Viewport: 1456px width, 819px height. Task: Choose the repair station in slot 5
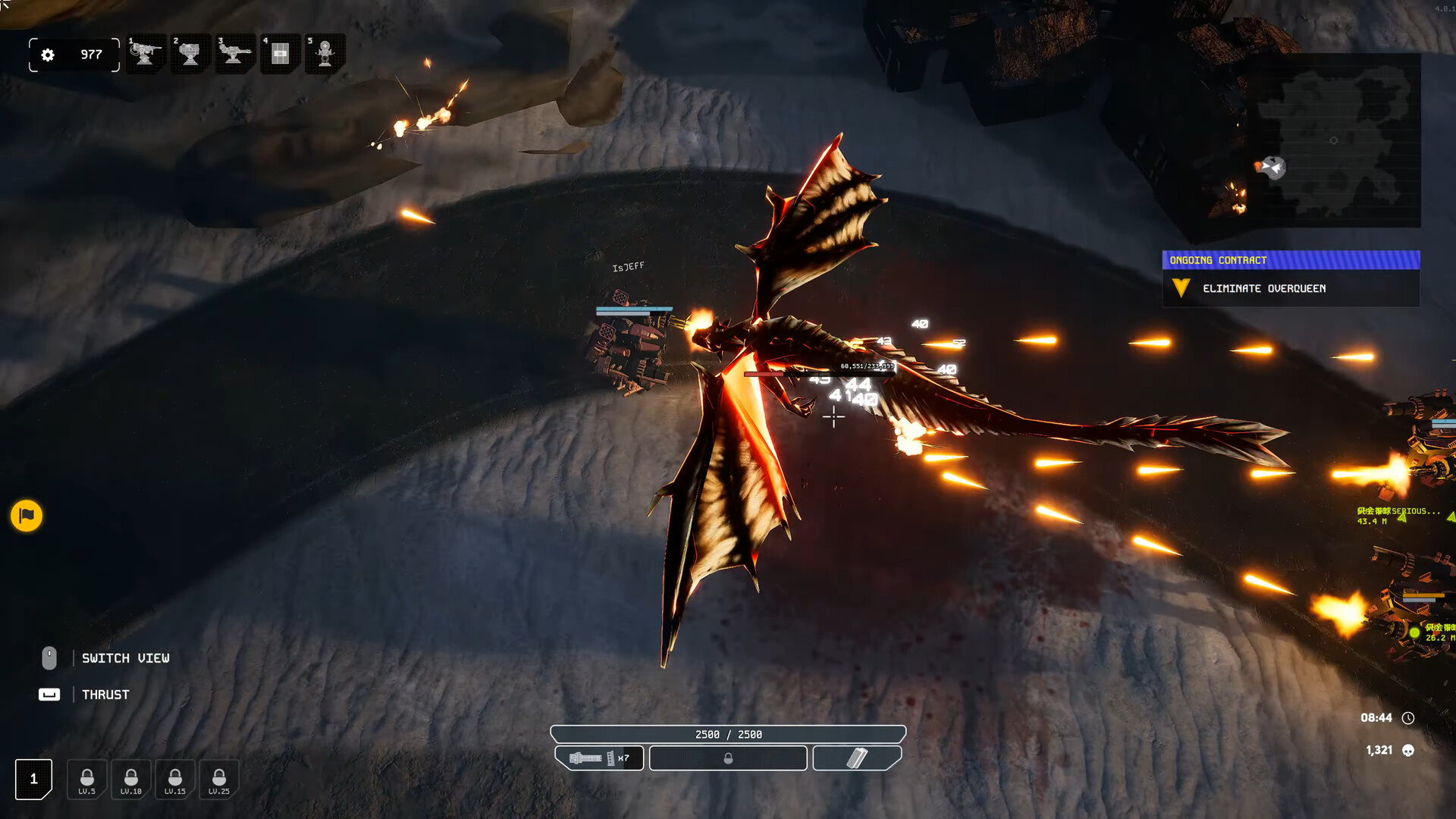pos(325,54)
